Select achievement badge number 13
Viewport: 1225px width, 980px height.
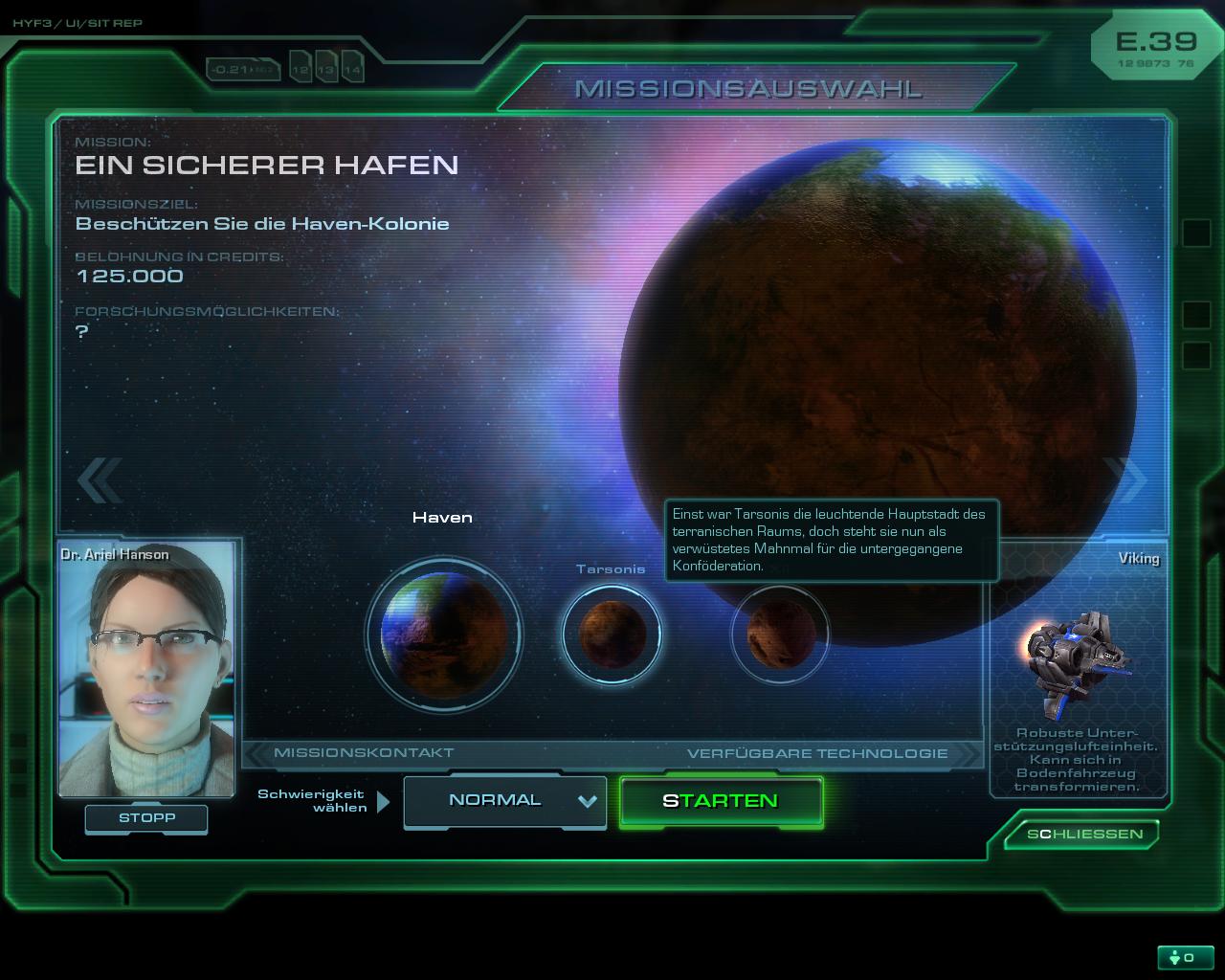tap(325, 69)
